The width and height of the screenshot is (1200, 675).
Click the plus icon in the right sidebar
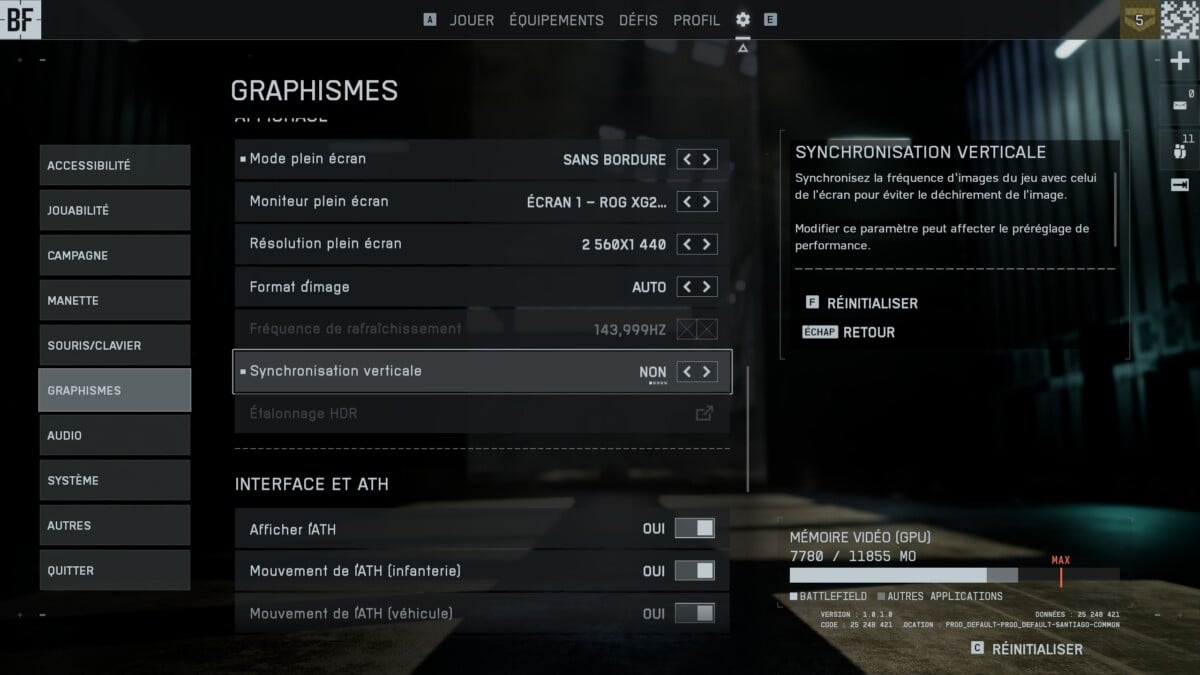(x=1180, y=62)
